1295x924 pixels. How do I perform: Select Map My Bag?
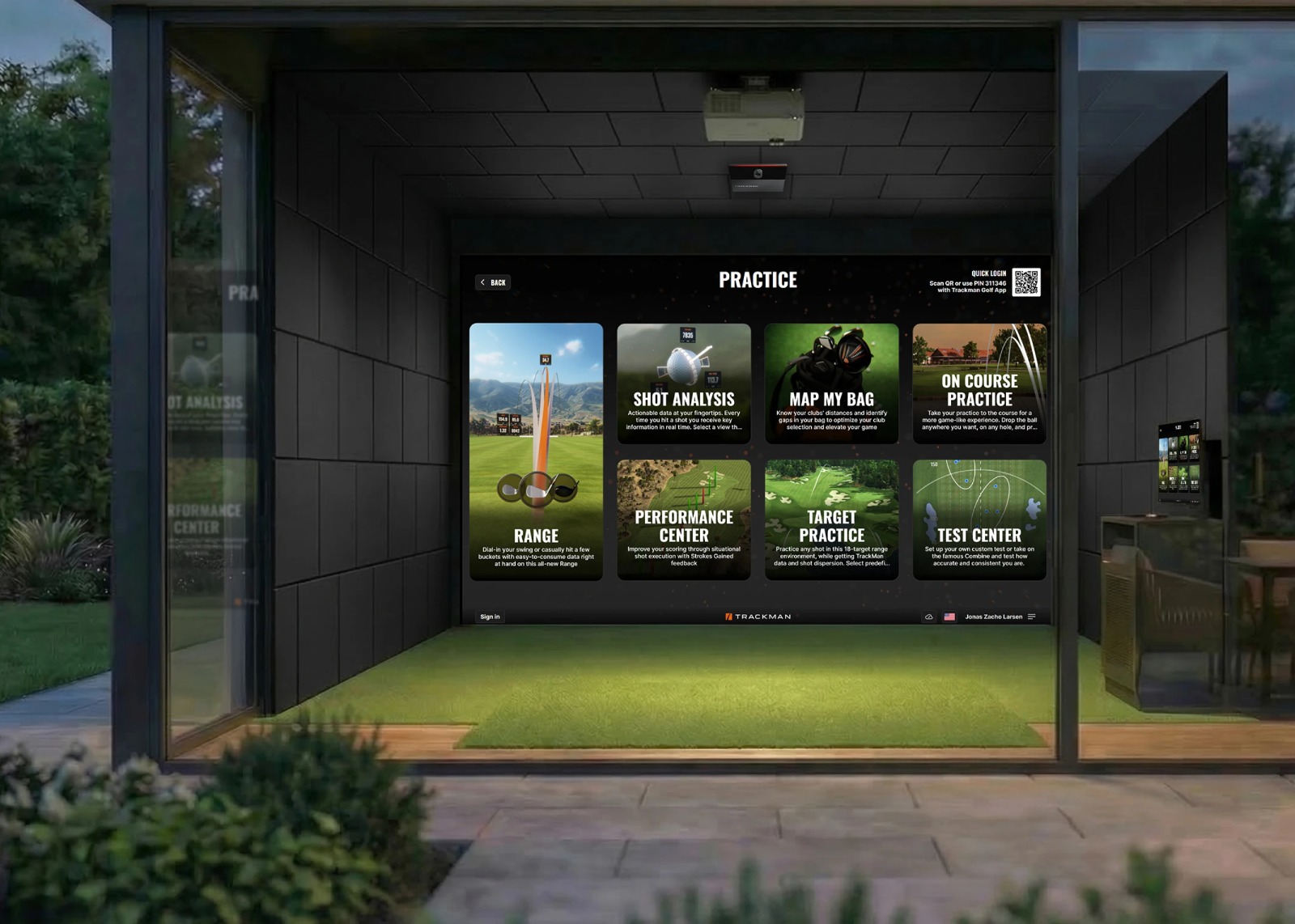tap(831, 384)
